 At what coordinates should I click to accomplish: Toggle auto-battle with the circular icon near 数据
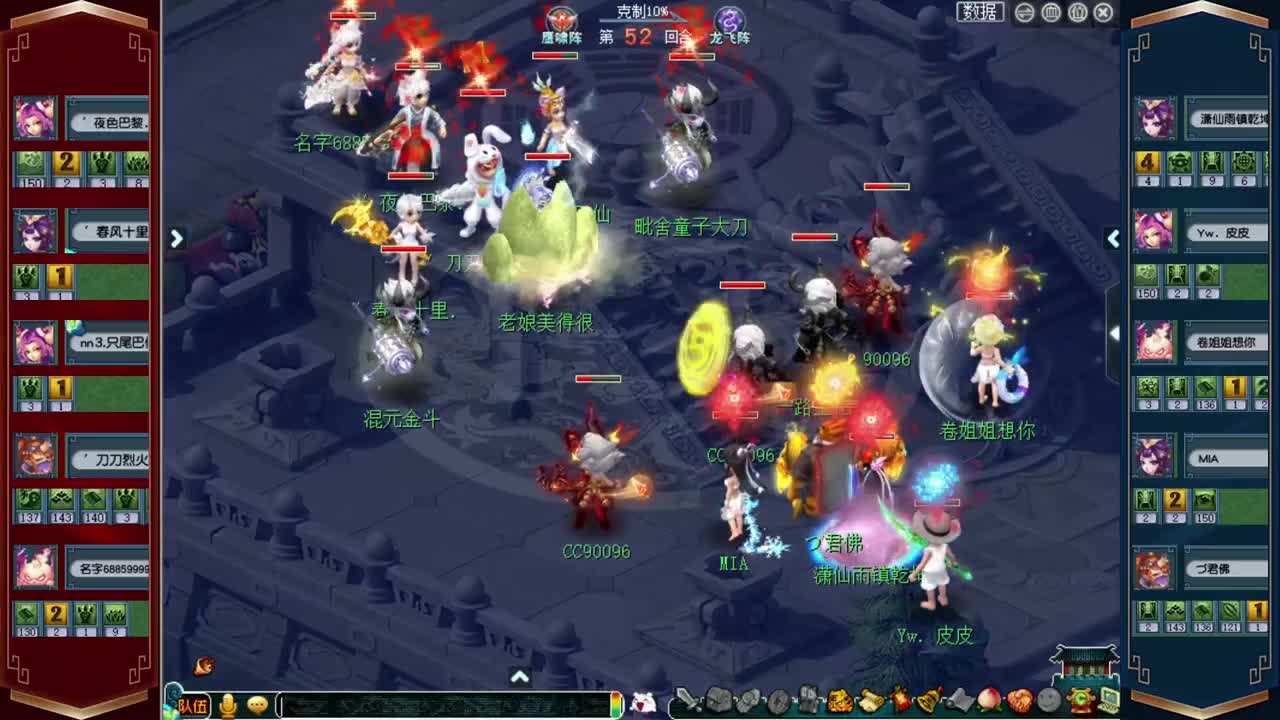pyautogui.click(x=1024, y=13)
